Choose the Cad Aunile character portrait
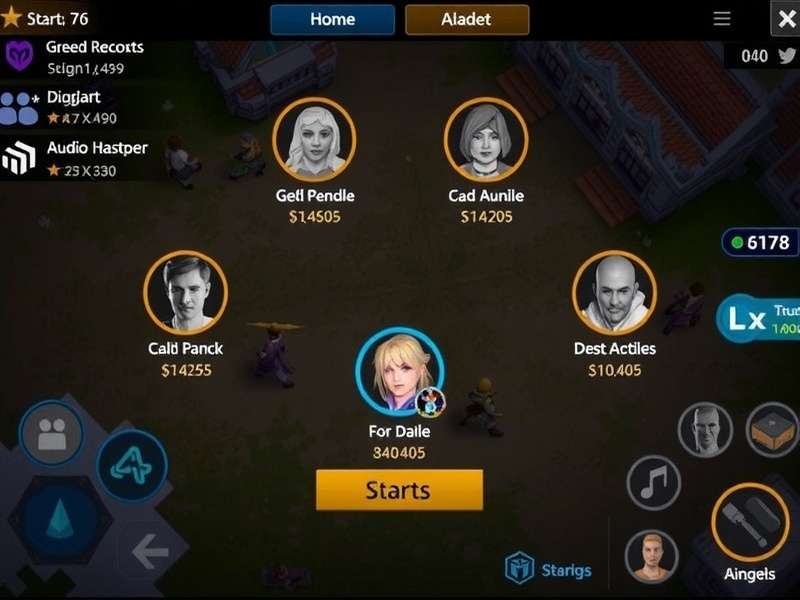 [x=486, y=139]
